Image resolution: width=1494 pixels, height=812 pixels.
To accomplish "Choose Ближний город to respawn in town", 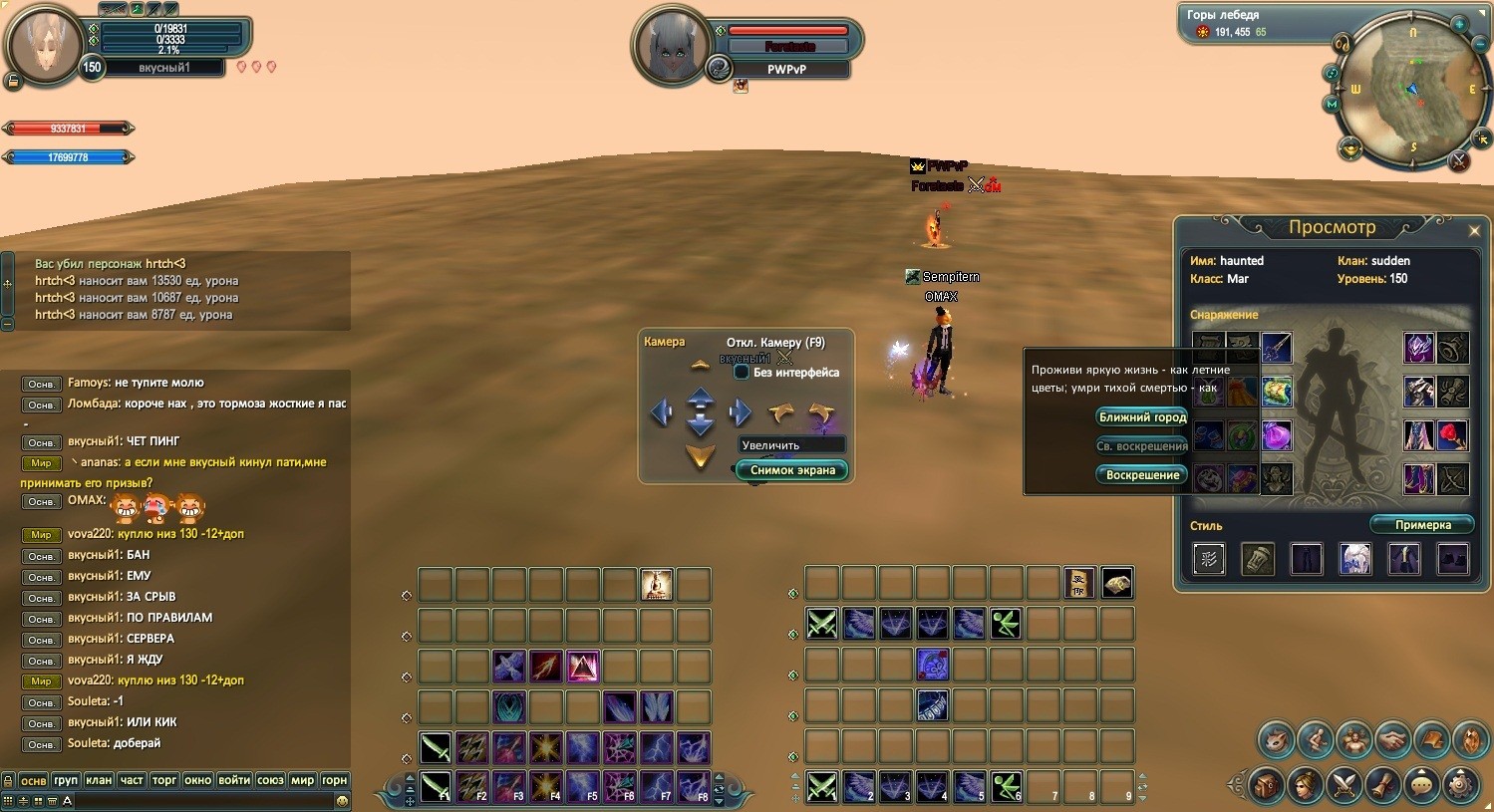I will (1142, 417).
